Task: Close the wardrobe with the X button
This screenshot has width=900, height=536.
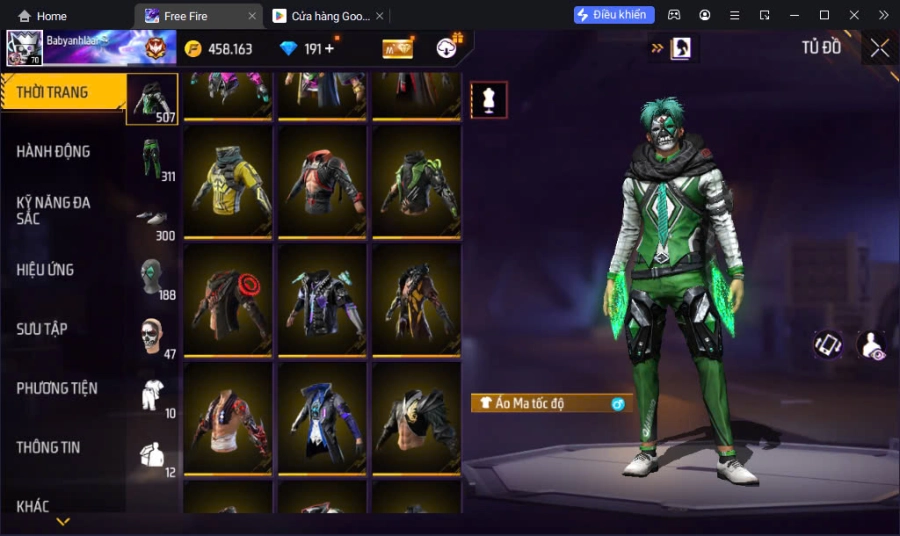Action: (879, 48)
